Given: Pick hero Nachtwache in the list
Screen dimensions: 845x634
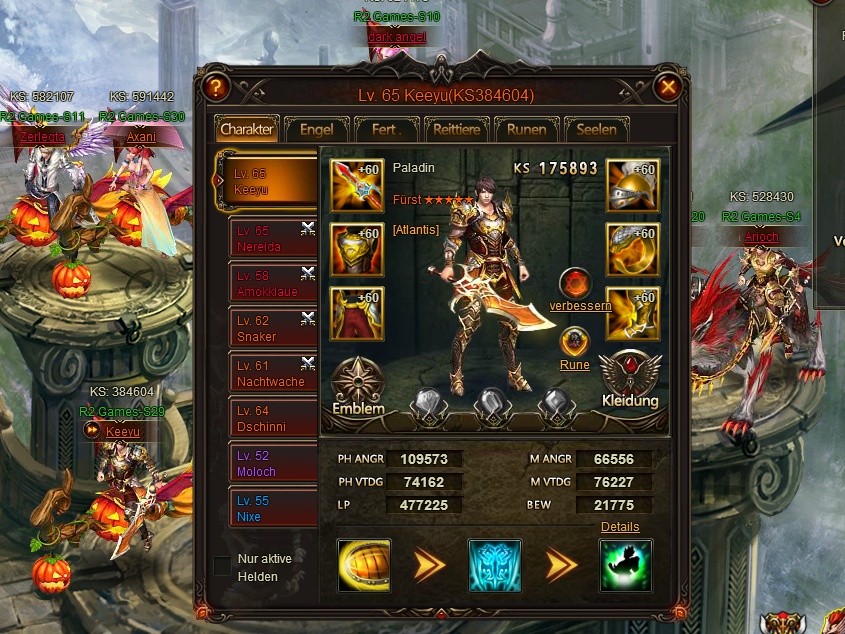Looking at the screenshot, I should click(x=268, y=374).
